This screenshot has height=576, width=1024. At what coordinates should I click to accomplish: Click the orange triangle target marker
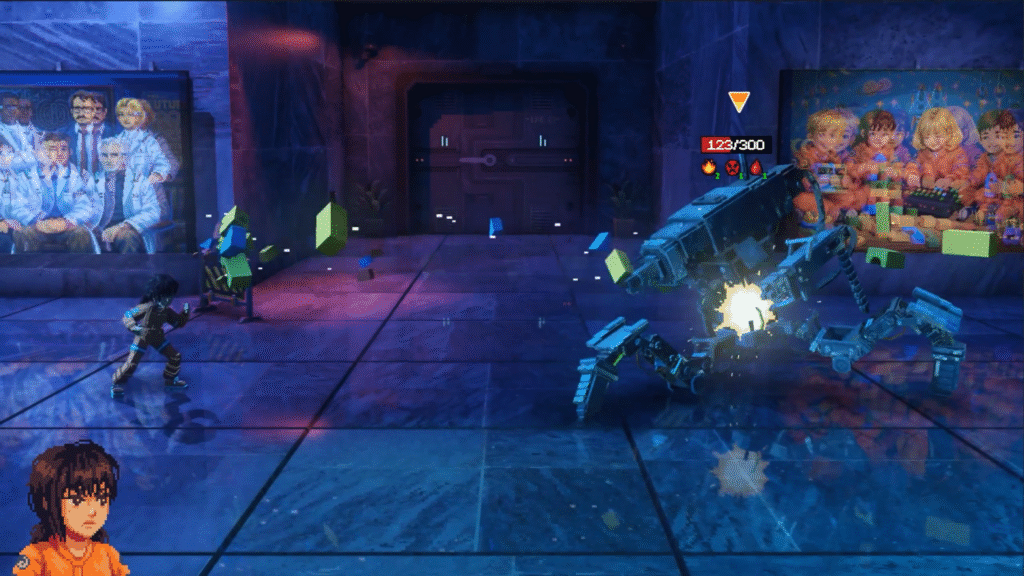pyautogui.click(x=738, y=102)
